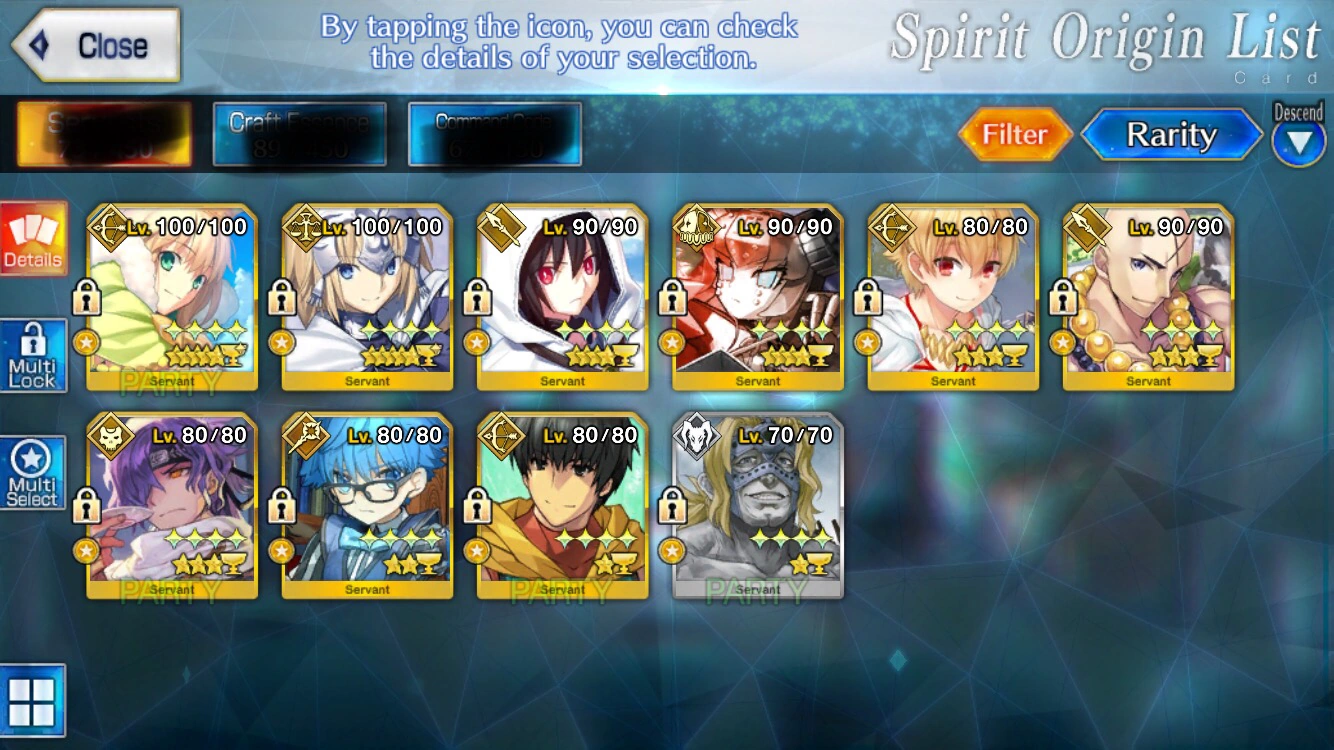Open the Rarity sort dropdown
Viewport: 1334px width, 750px height.
click(1171, 134)
